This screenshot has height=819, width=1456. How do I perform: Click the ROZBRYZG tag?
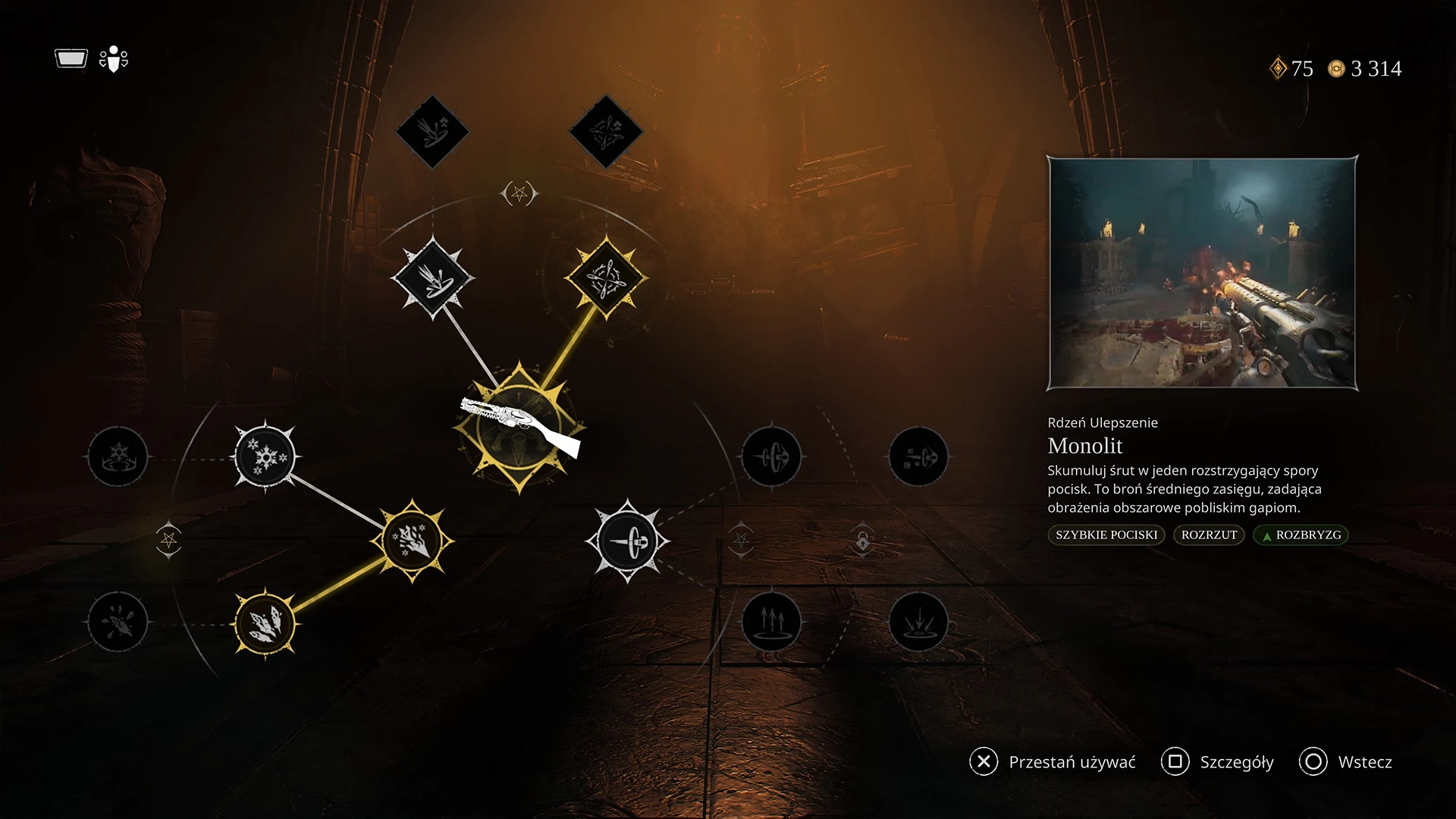1301,535
